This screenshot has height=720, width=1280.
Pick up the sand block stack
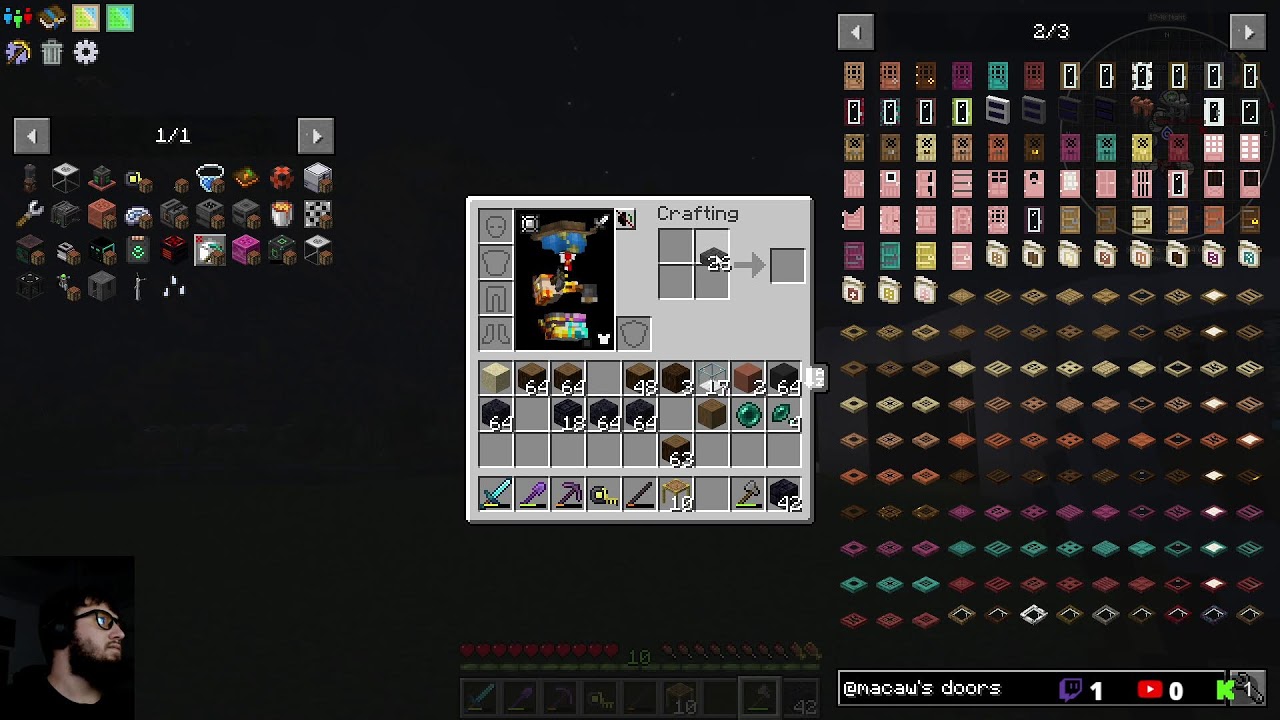pos(496,378)
